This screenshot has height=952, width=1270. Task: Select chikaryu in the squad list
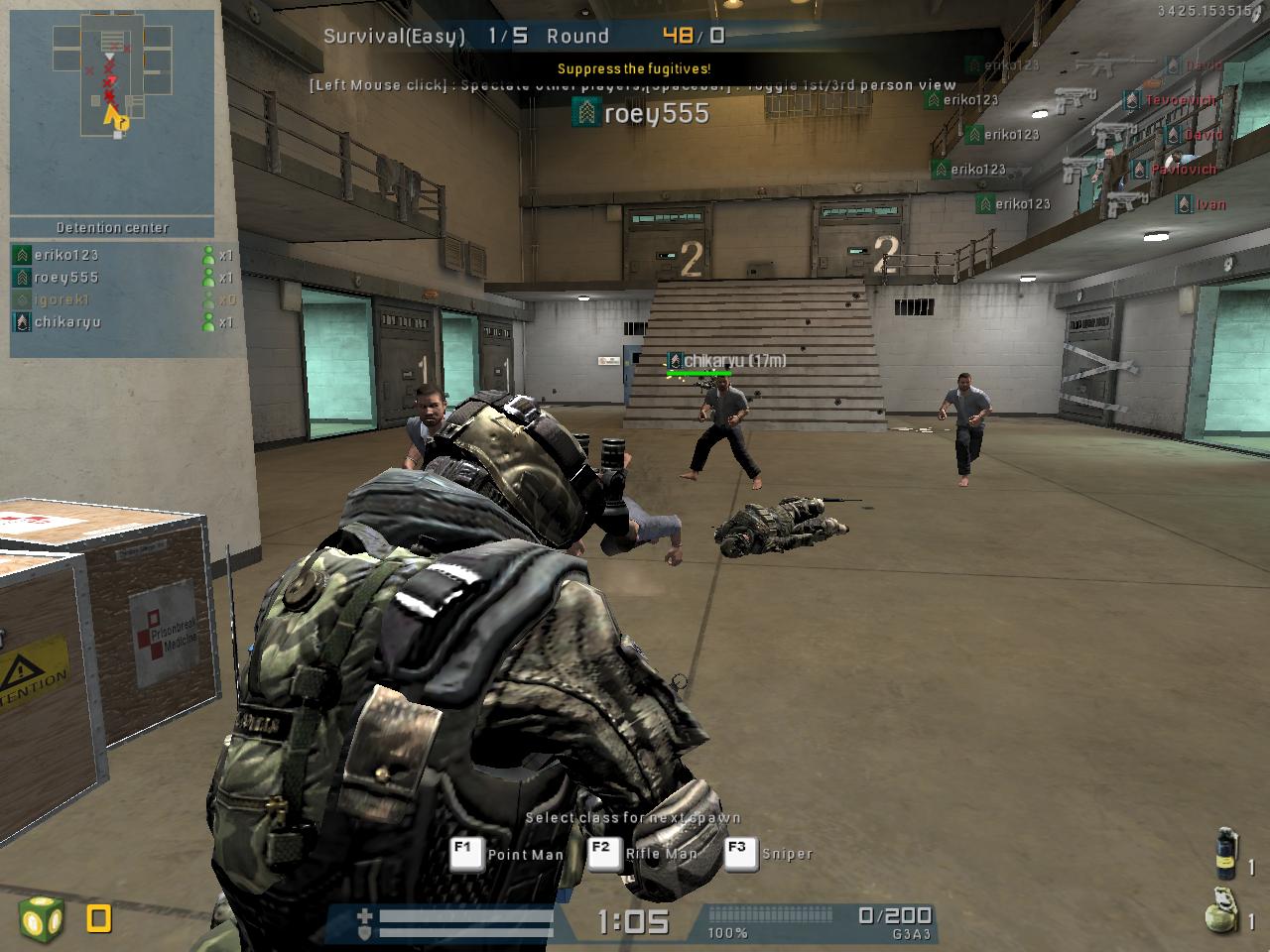pyautogui.click(x=67, y=322)
